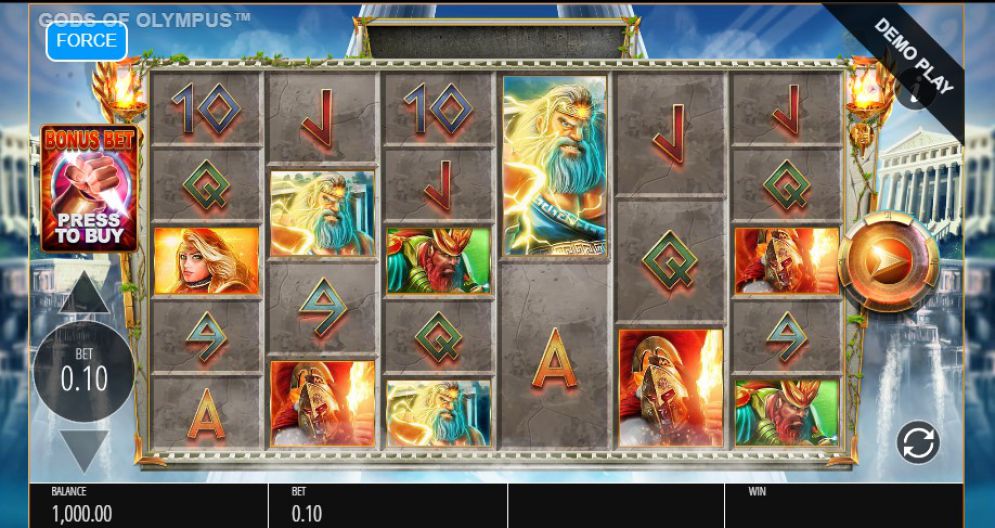Open the game info button
Image resolution: width=995 pixels, height=528 pixels.
coord(914,93)
